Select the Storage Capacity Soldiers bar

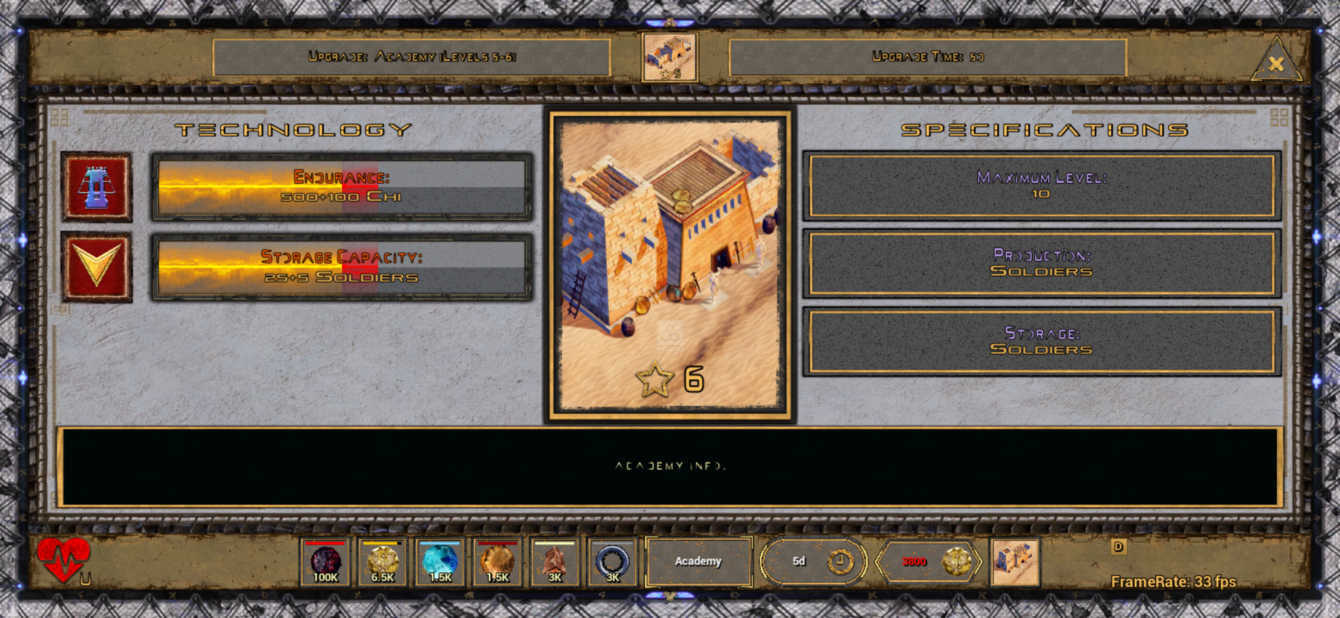tap(341, 267)
